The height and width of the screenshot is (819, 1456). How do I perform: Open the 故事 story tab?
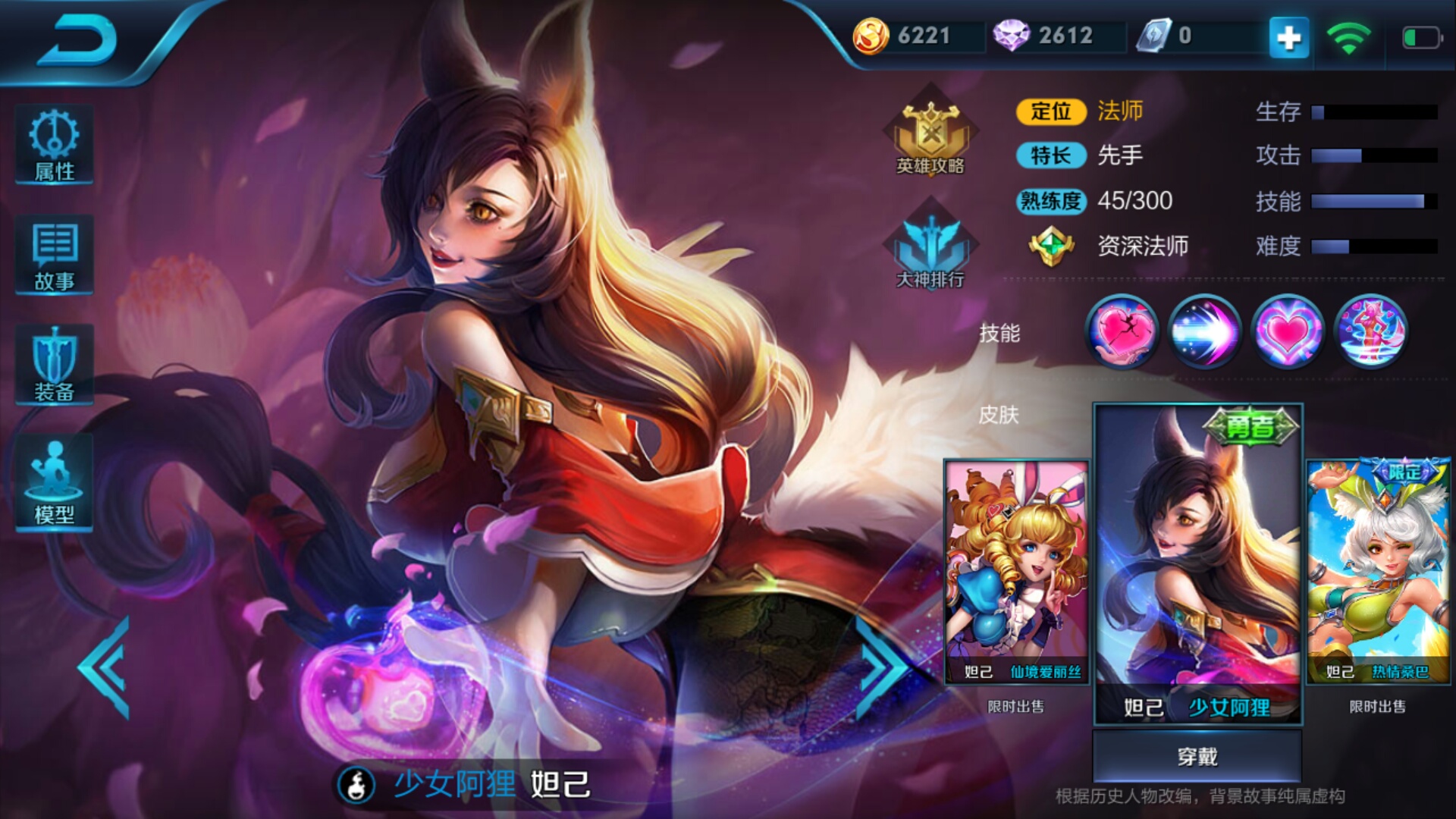[x=54, y=256]
